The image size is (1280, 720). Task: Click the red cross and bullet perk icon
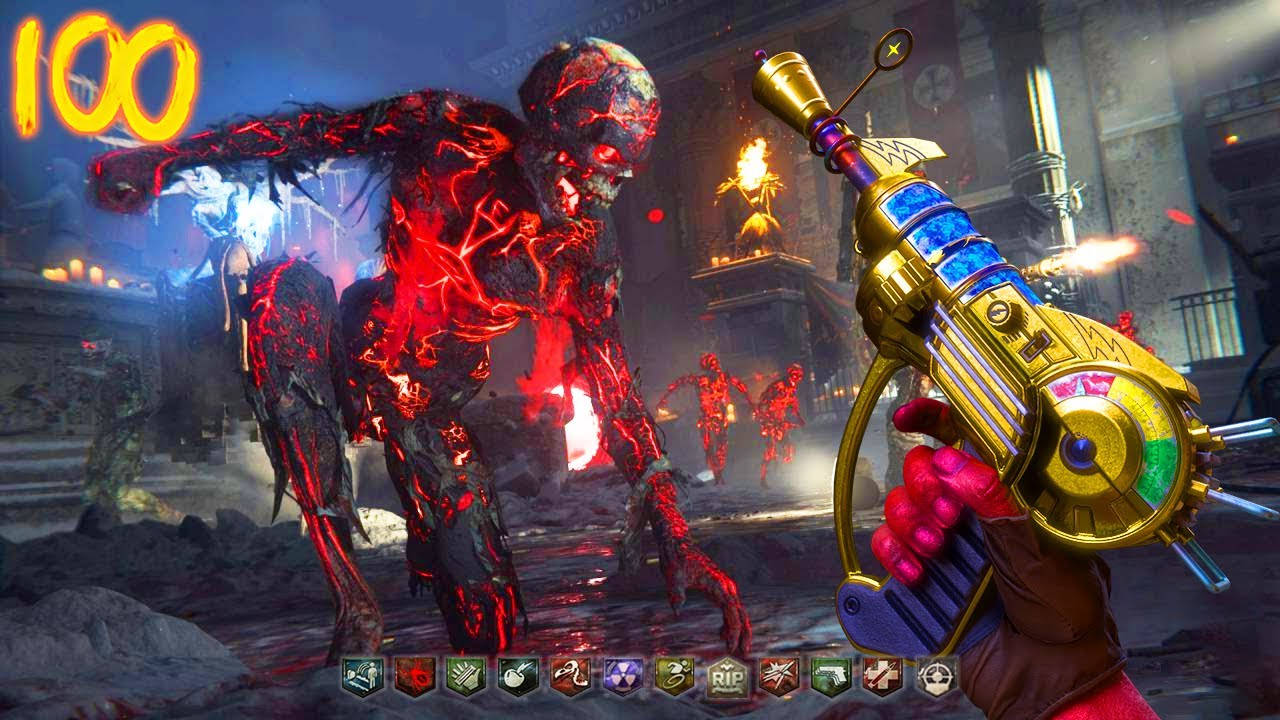click(x=883, y=677)
